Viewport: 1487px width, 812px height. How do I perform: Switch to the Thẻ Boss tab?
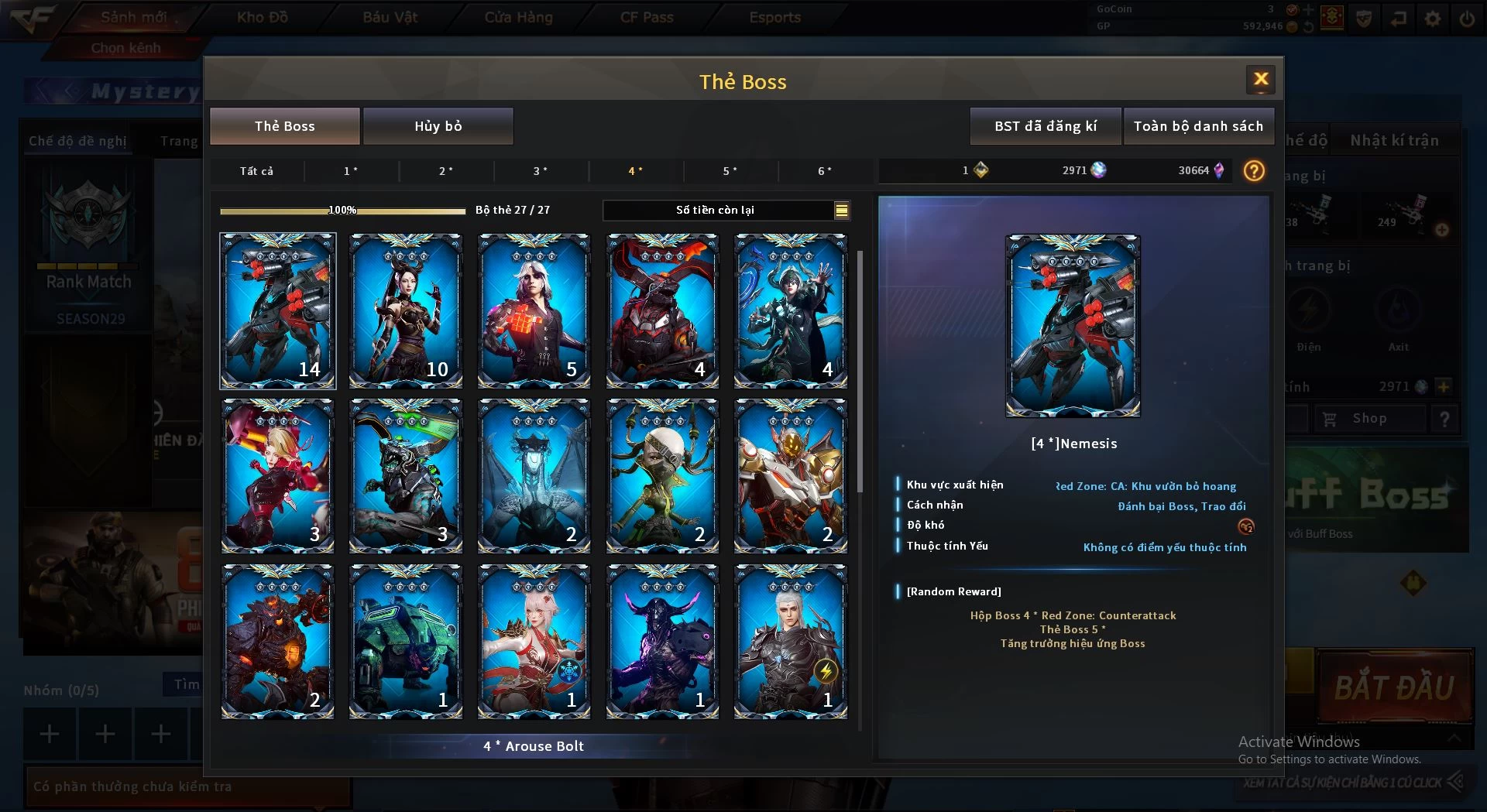[284, 126]
